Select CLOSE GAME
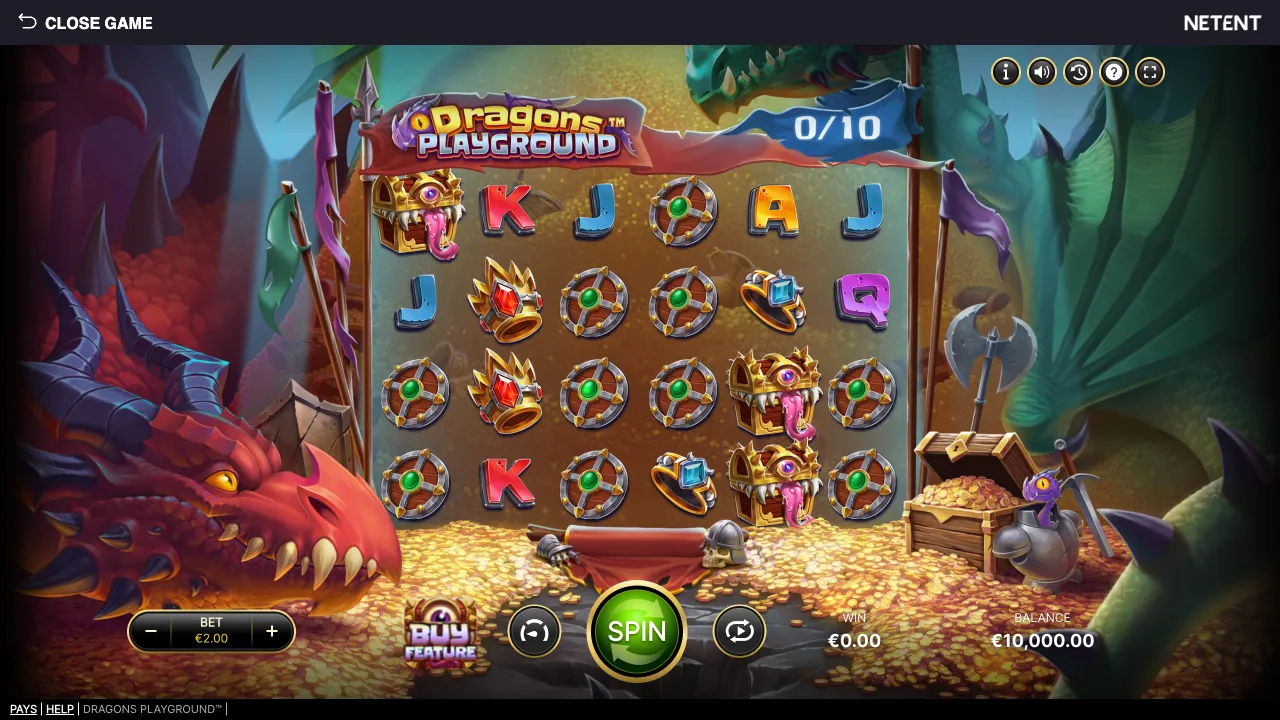 pyautogui.click(x=98, y=23)
